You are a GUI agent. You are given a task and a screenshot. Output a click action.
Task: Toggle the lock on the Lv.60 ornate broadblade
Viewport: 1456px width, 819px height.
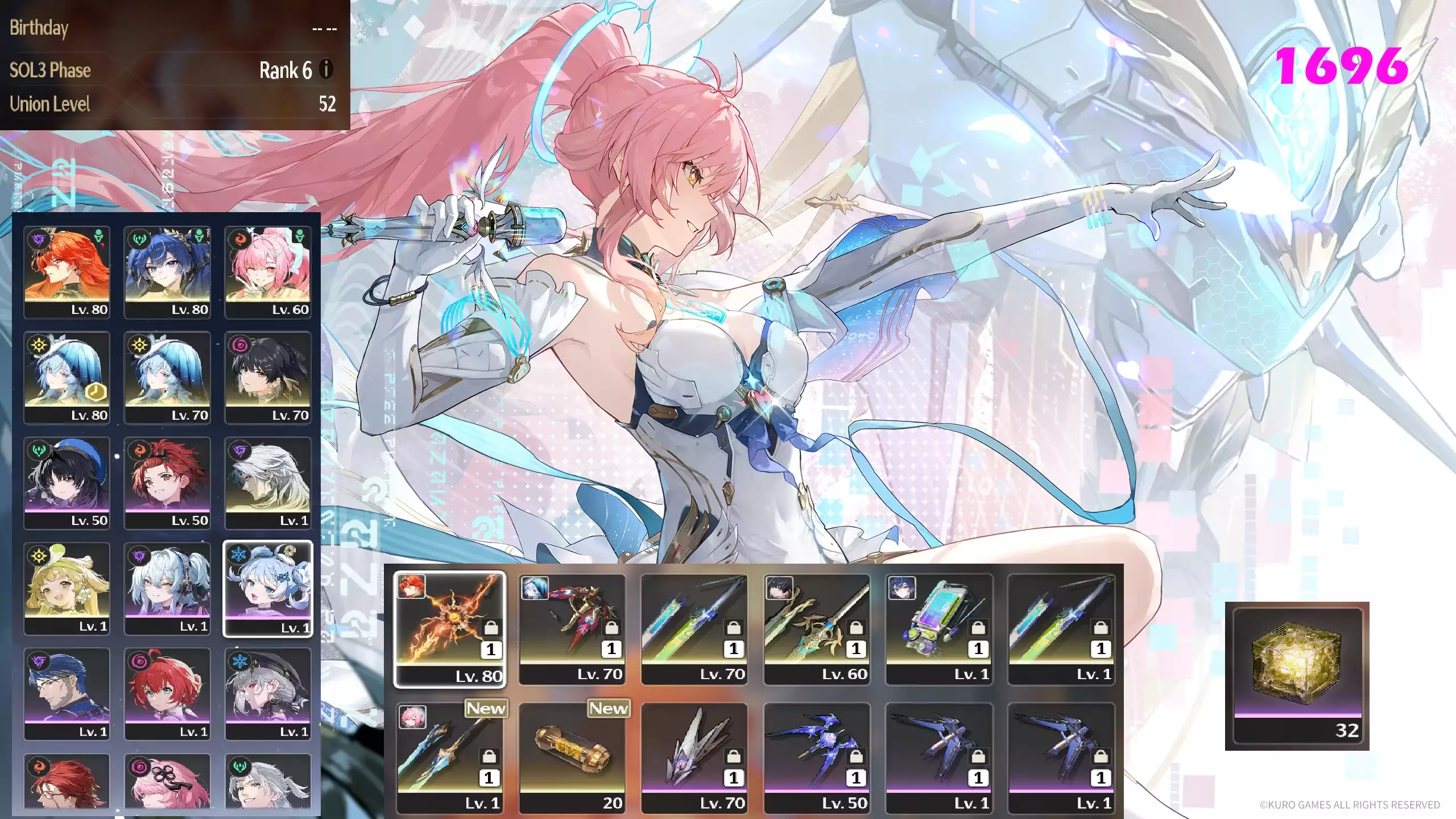click(x=858, y=628)
